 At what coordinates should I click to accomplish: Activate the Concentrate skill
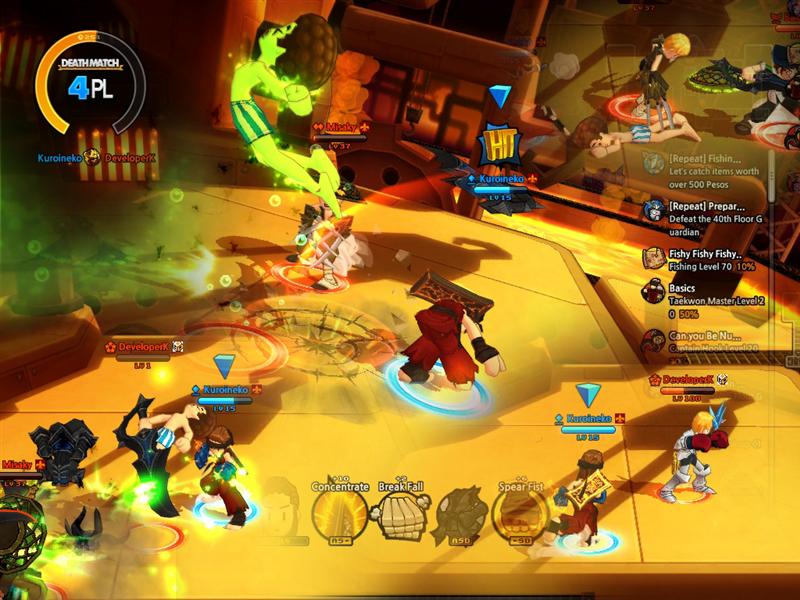pyautogui.click(x=338, y=514)
